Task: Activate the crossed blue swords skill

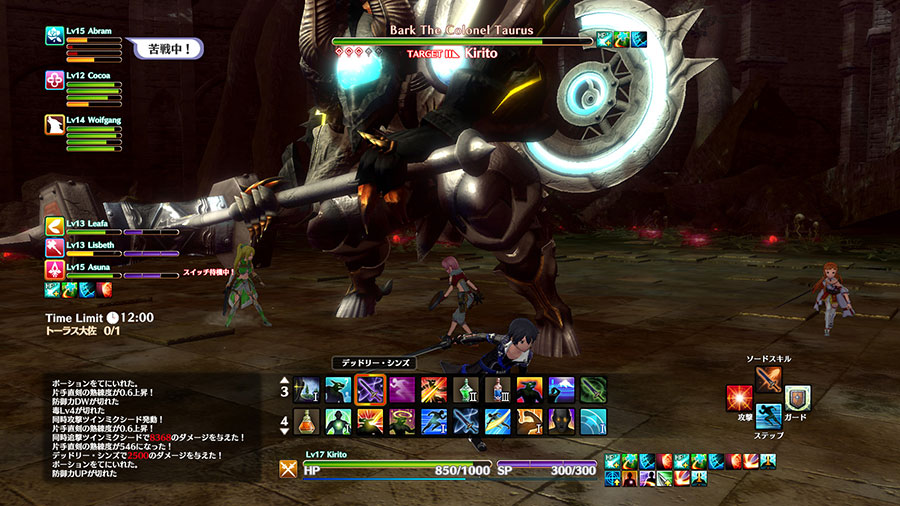Action: 466,421
